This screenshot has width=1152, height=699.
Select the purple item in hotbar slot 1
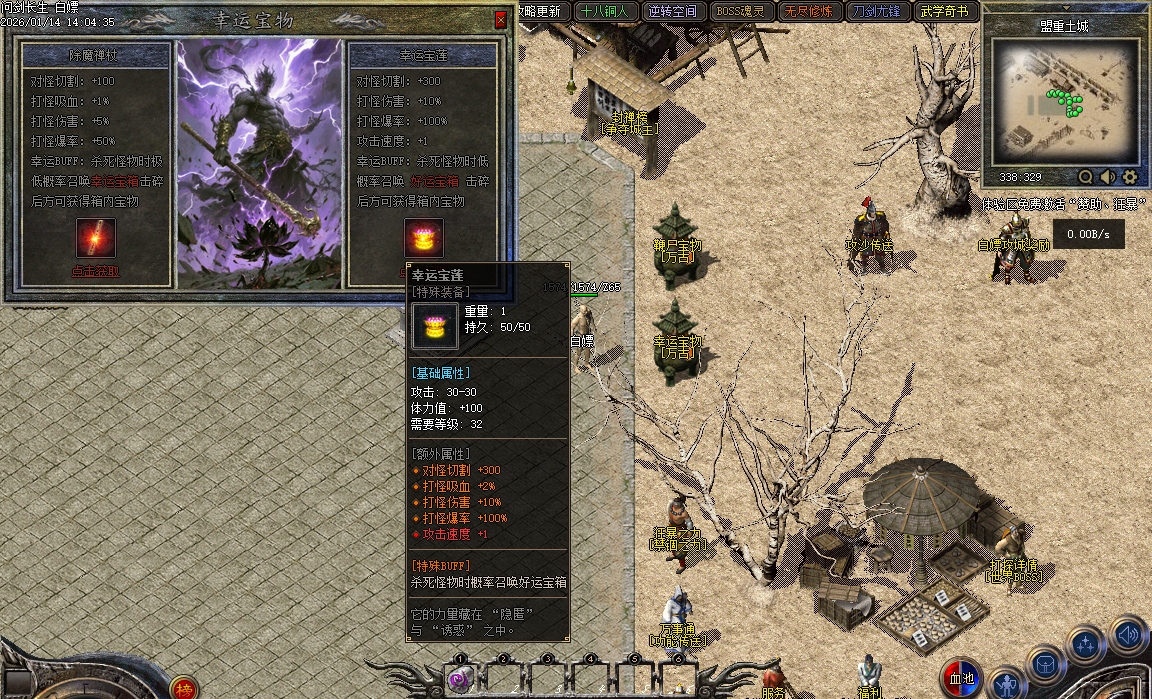[x=459, y=680]
